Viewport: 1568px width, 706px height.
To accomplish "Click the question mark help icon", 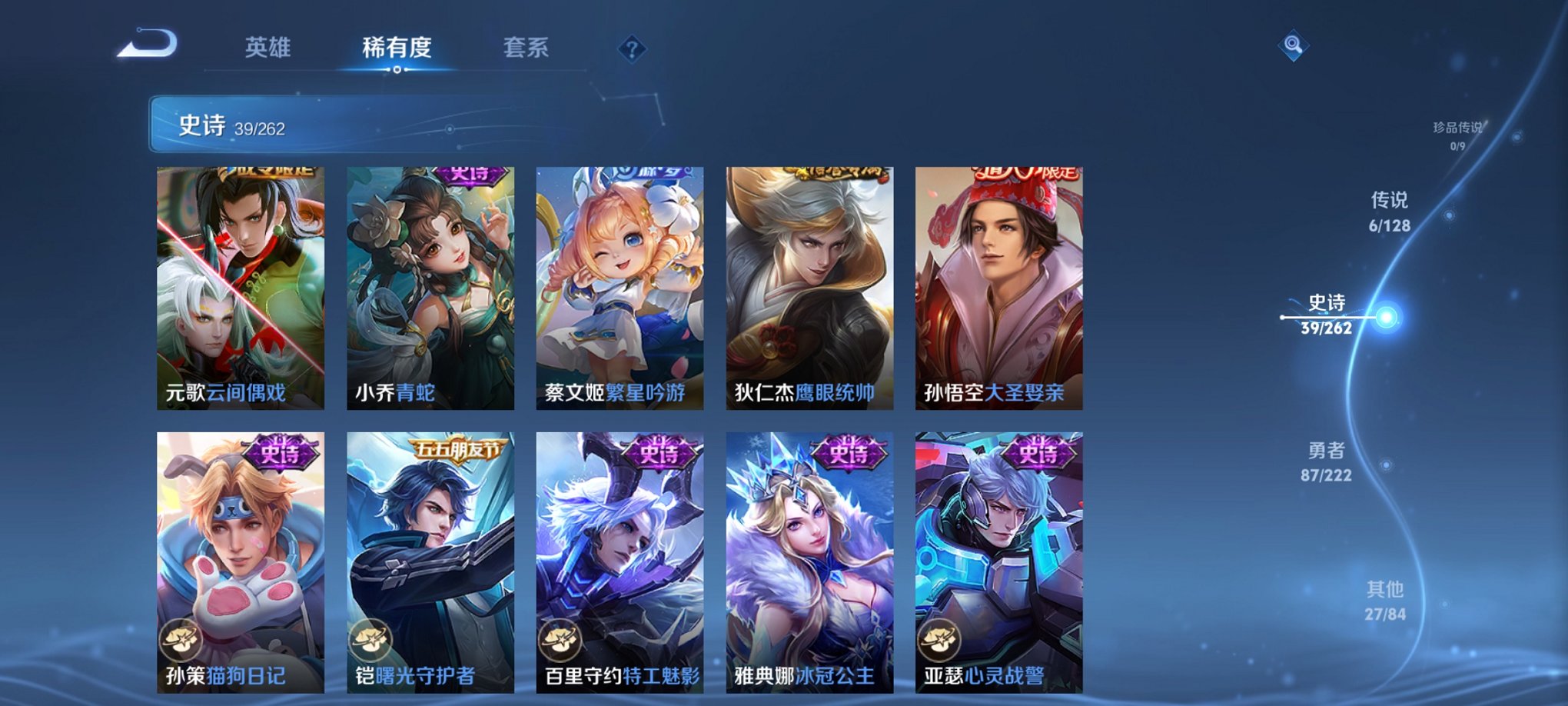I will pyautogui.click(x=633, y=49).
